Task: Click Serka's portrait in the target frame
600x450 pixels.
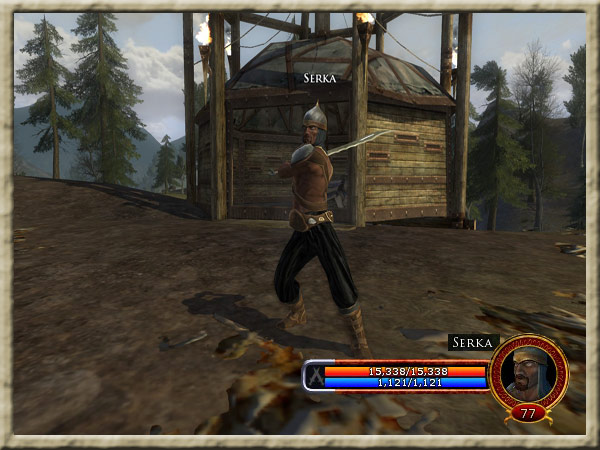Action: 528,371
